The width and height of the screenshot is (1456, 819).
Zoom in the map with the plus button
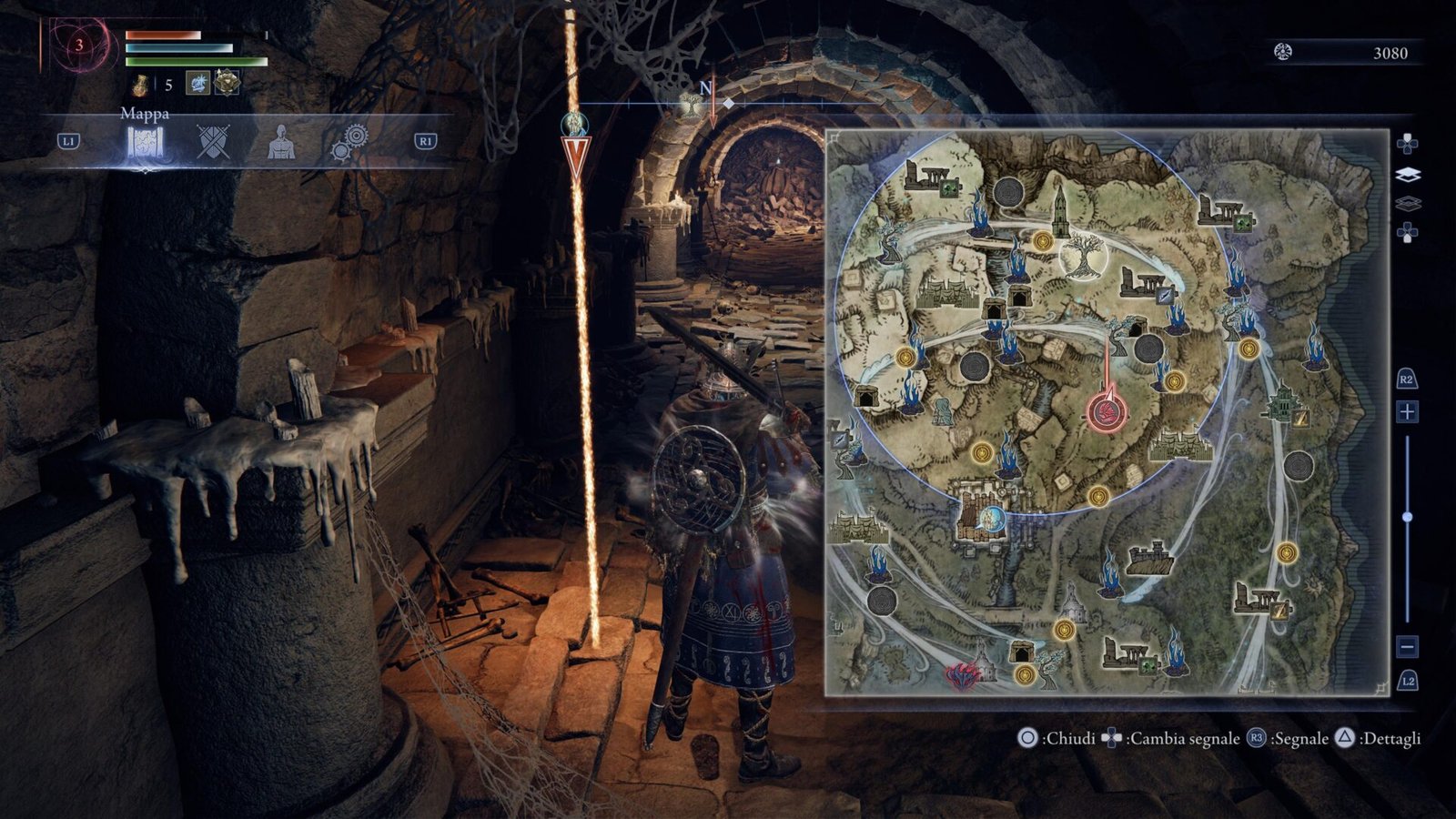pyautogui.click(x=1407, y=412)
